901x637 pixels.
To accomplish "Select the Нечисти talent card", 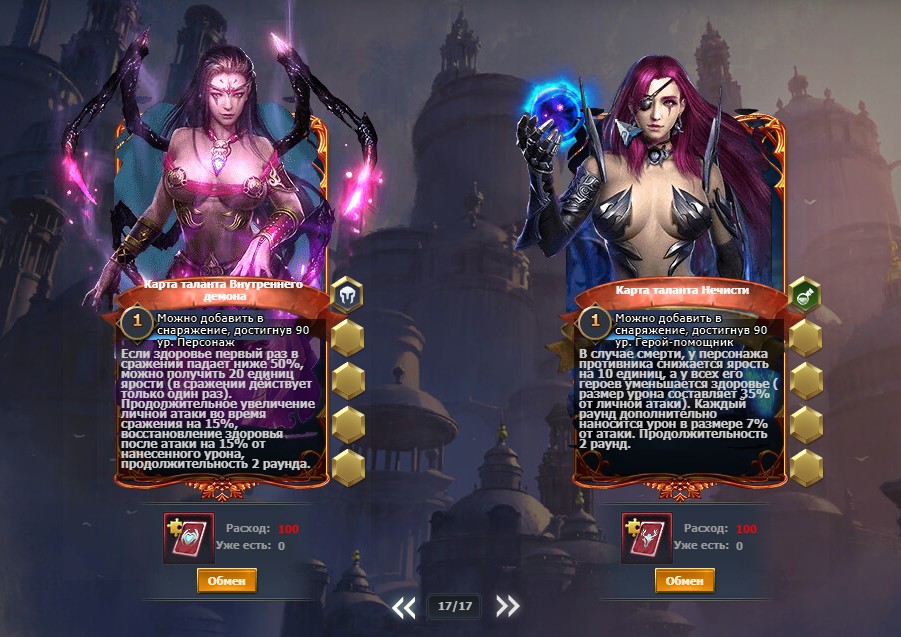I will click(x=680, y=300).
